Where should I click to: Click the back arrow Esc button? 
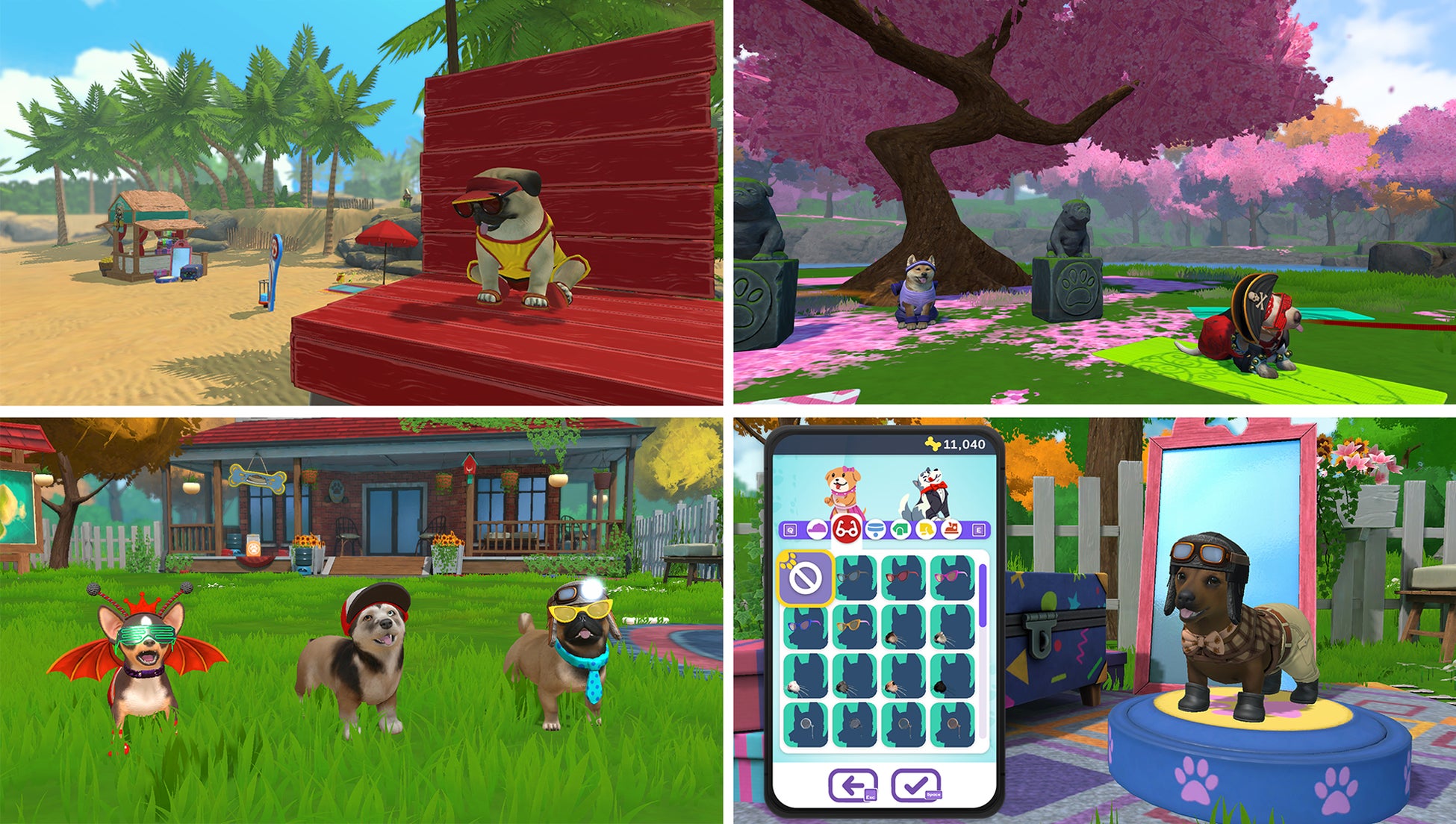853,784
